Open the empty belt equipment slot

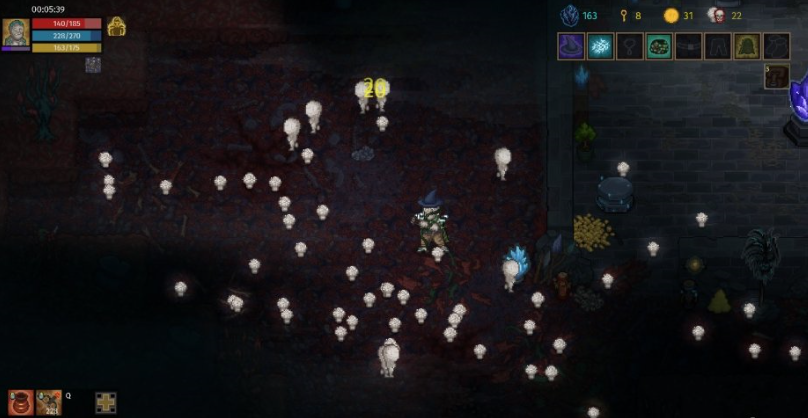pos(688,46)
